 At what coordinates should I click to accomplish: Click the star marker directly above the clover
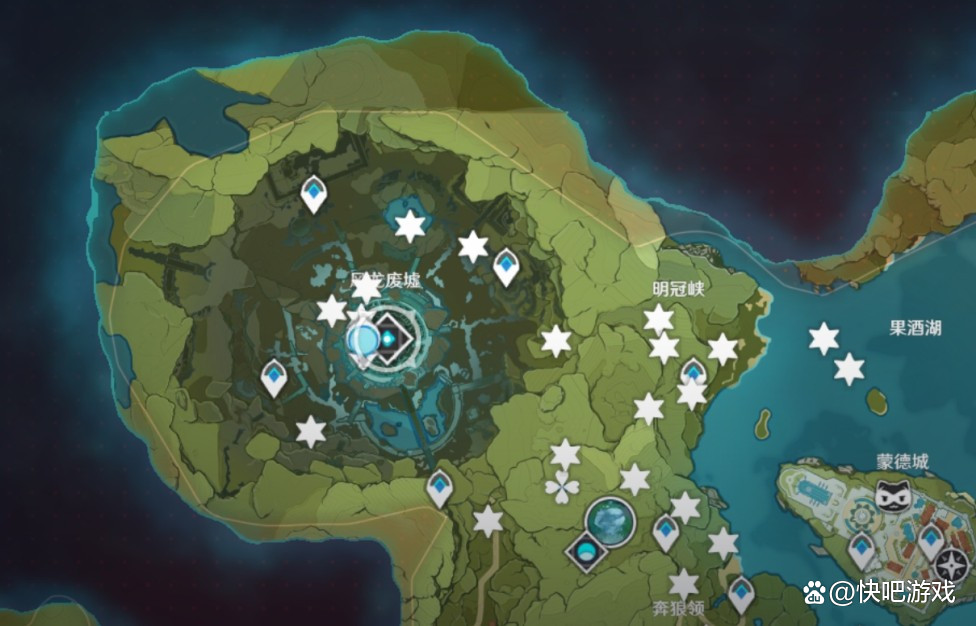click(565, 455)
